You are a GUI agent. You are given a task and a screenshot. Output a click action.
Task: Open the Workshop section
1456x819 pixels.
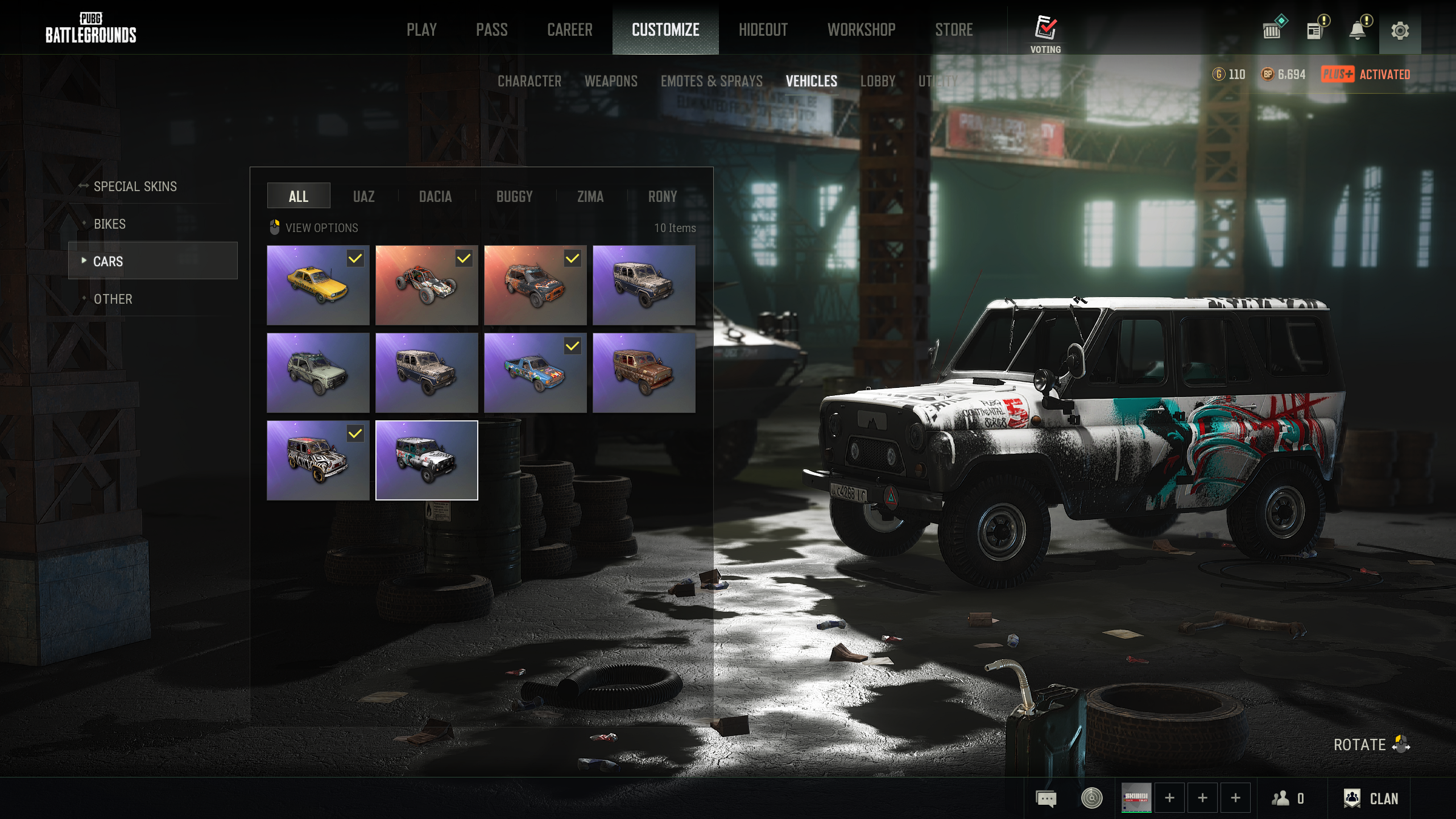[x=861, y=30]
